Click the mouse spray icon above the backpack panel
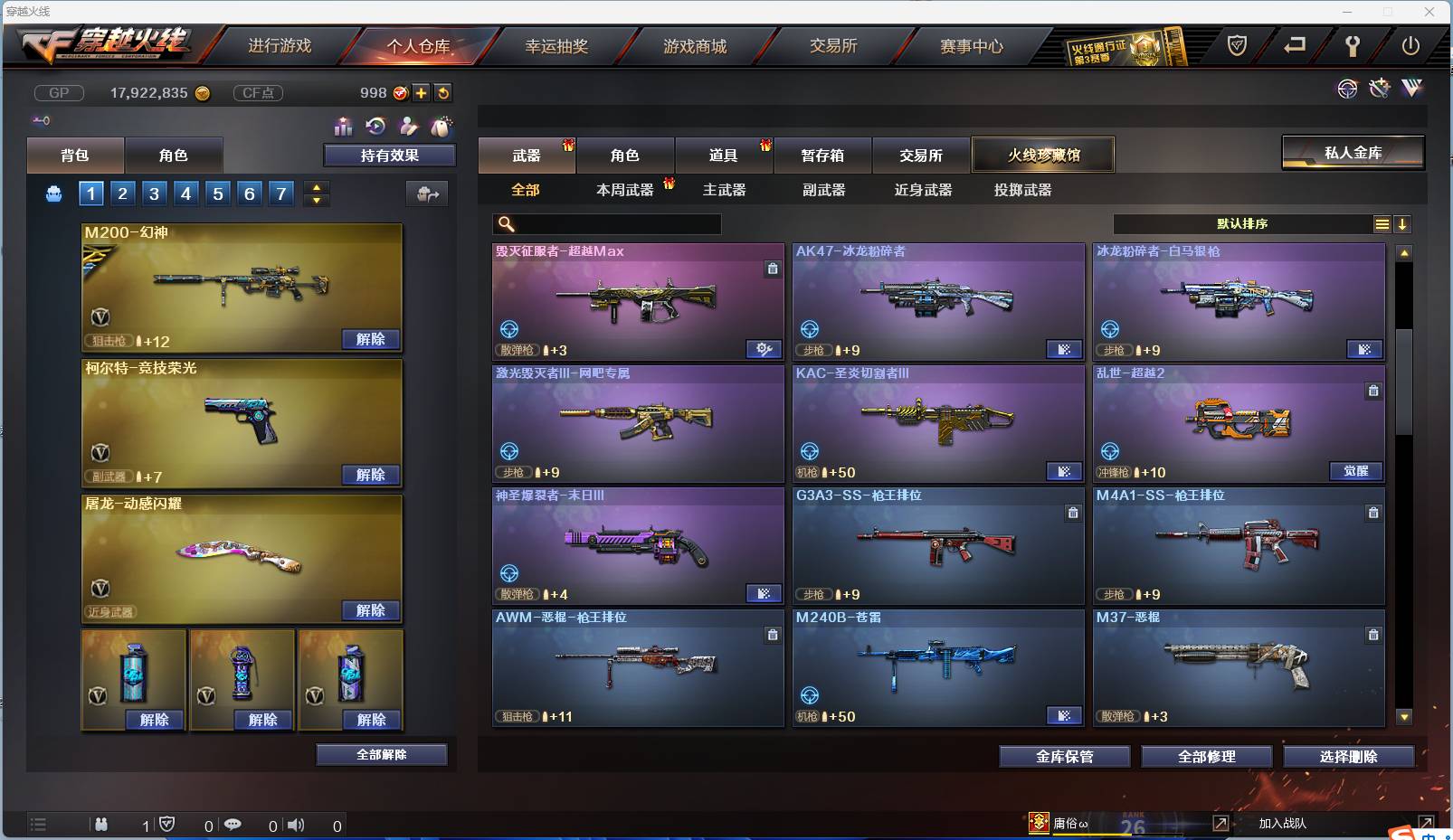 [x=441, y=127]
